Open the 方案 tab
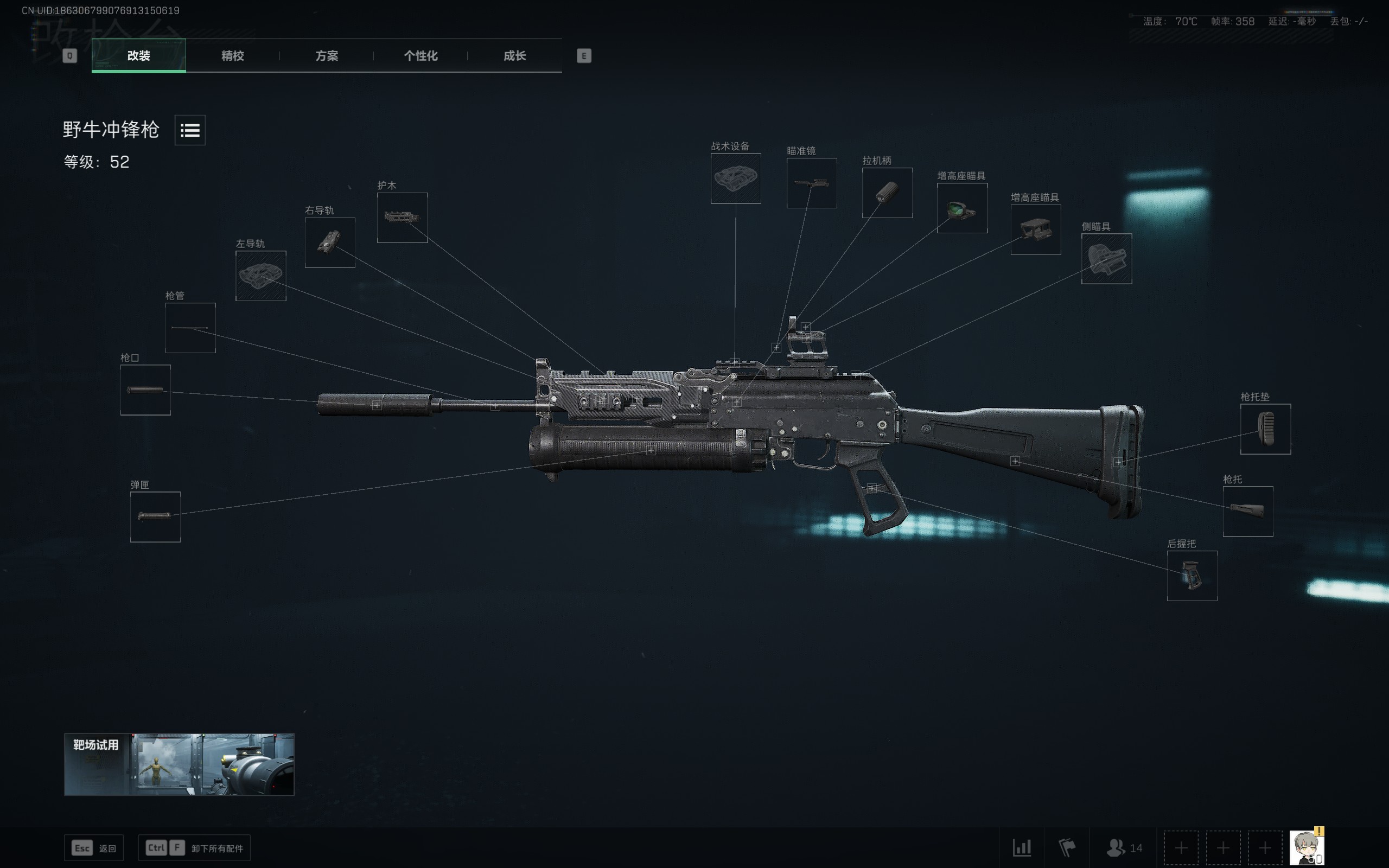Image resolution: width=1389 pixels, height=868 pixels. click(x=327, y=56)
